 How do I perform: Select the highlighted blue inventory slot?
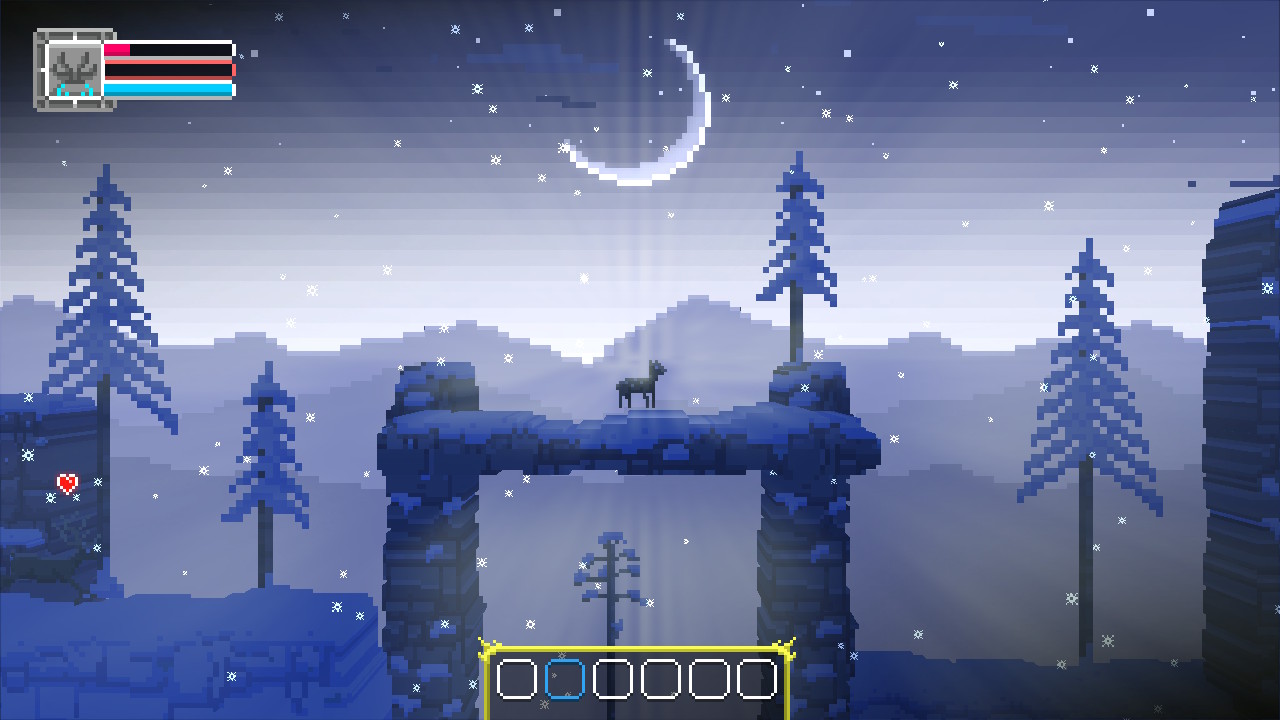563,678
